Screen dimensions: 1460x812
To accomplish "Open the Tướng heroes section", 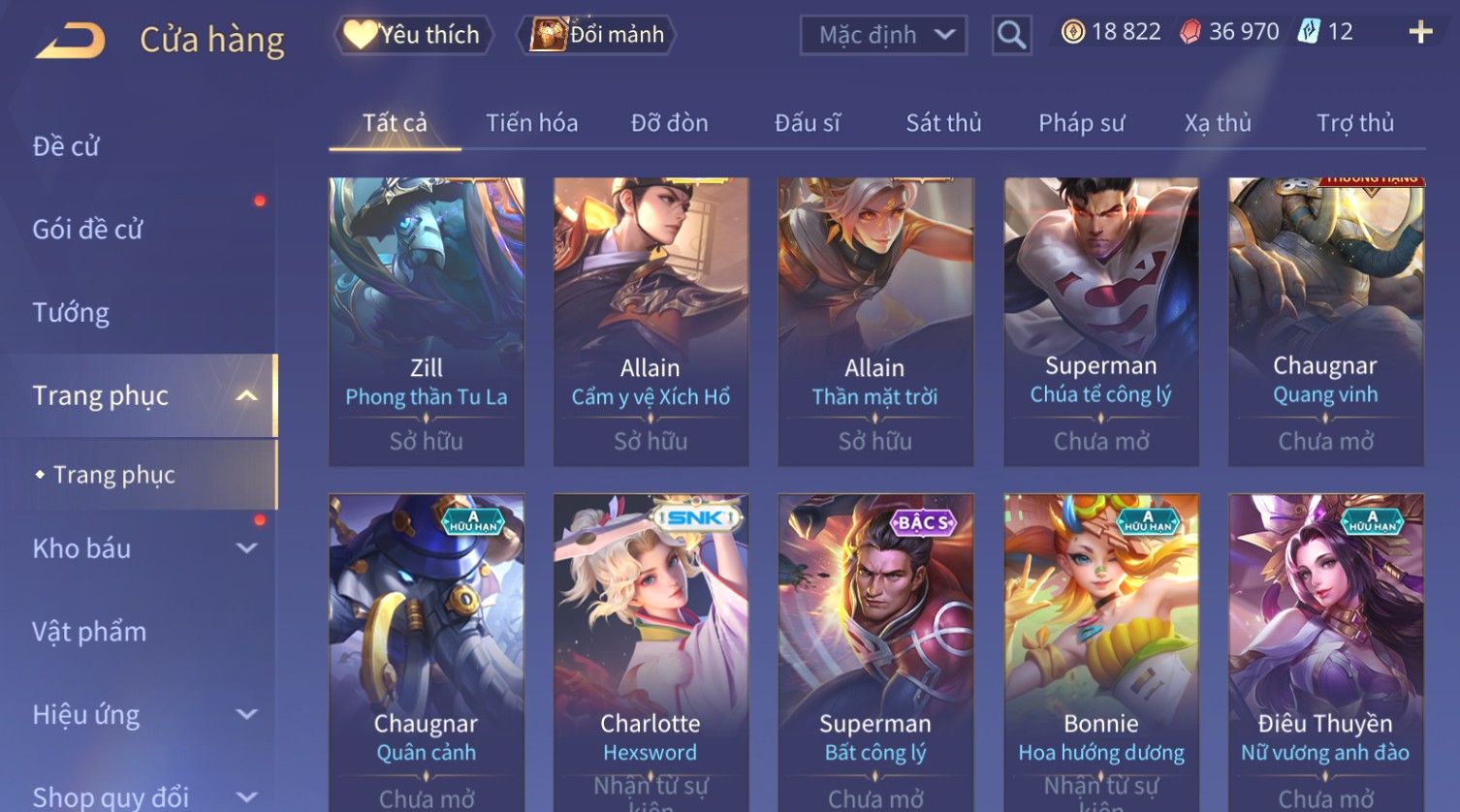I will pos(71,313).
